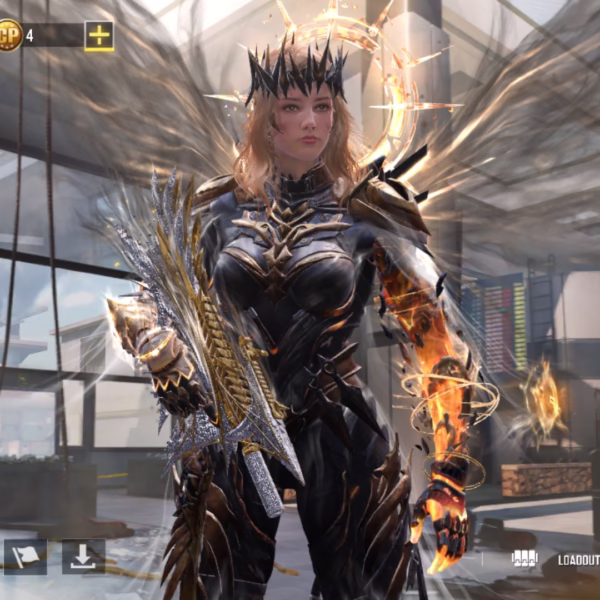The image size is (600, 600).
Task: Tap the download arrow icon
Action: tap(83, 556)
